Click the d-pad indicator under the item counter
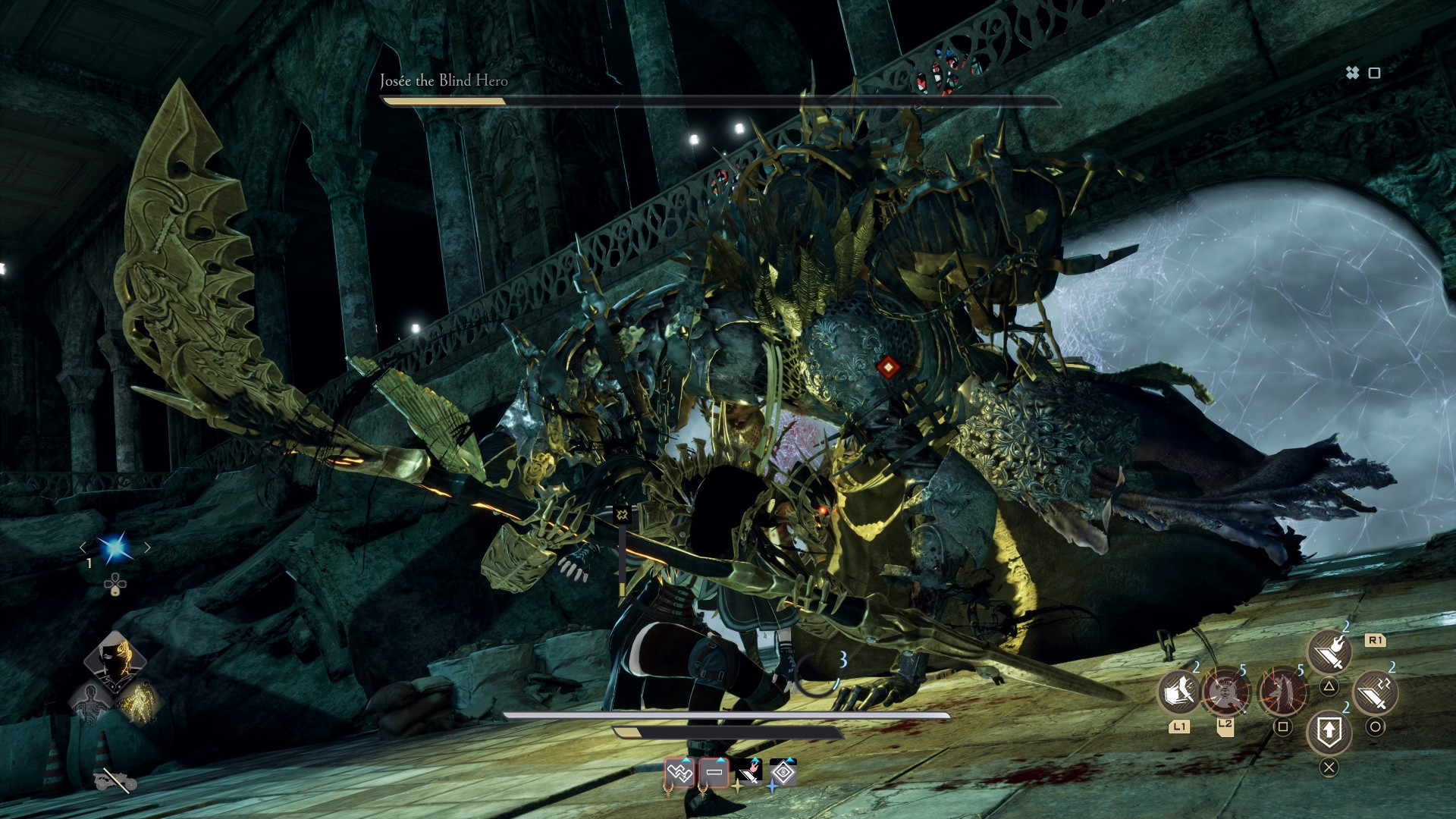 pos(115,584)
